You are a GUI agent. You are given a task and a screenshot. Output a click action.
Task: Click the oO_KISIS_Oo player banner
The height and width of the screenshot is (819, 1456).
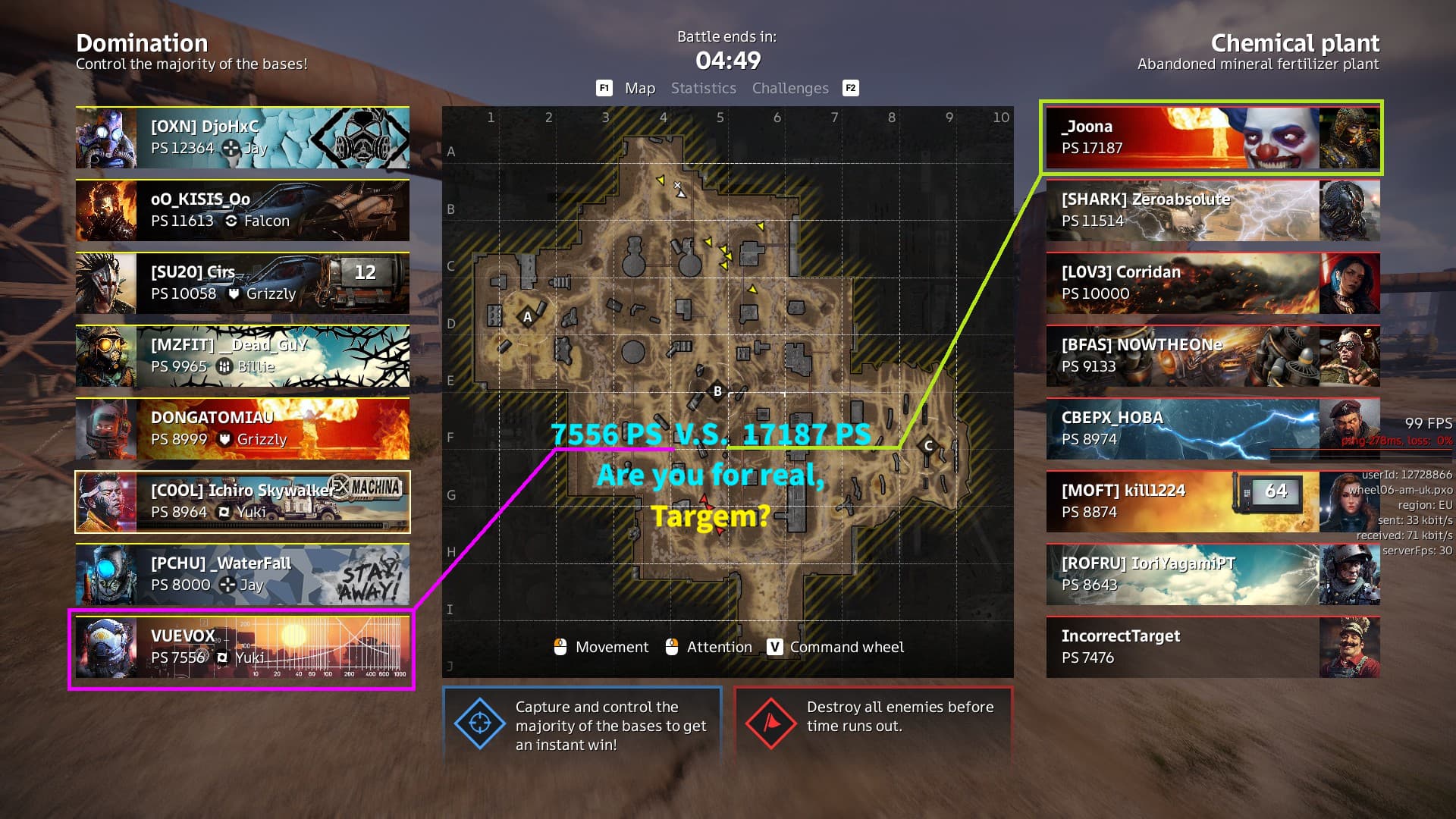click(x=243, y=210)
